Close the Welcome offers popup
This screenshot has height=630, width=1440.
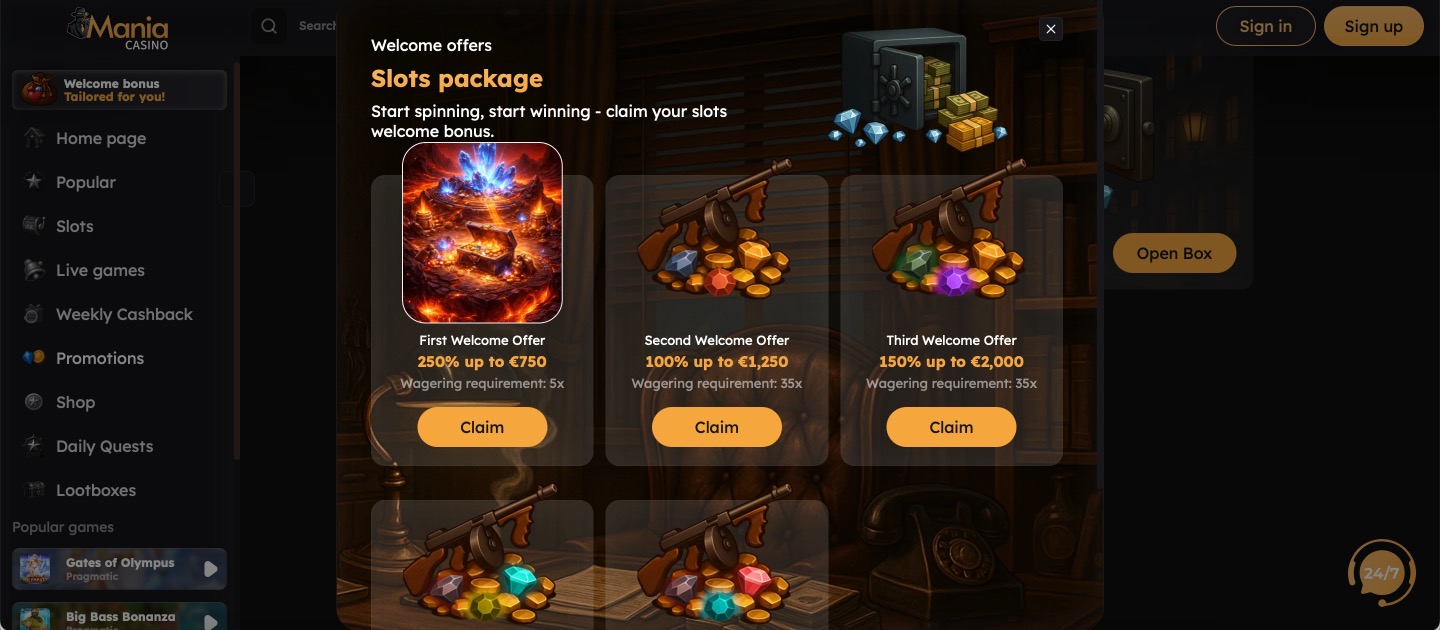[1050, 30]
